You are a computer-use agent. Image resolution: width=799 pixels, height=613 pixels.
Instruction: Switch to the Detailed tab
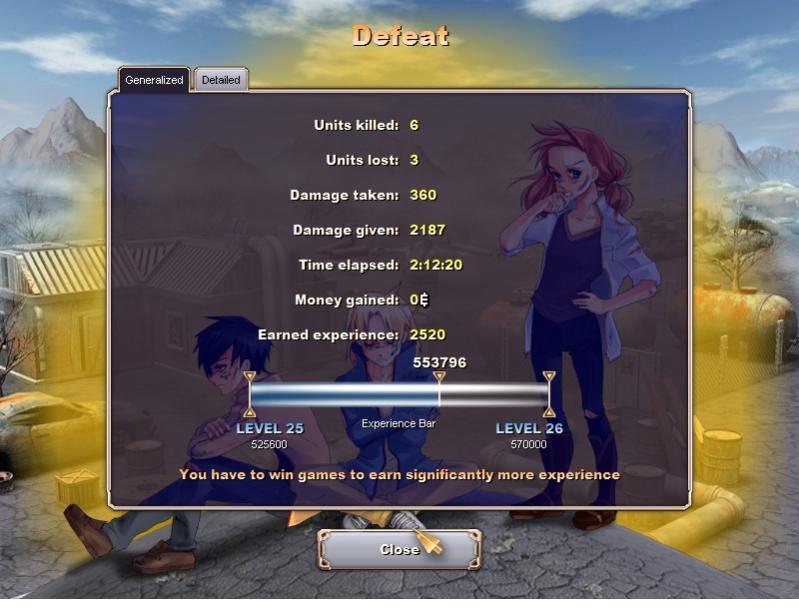pyautogui.click(x=221, y=80)
